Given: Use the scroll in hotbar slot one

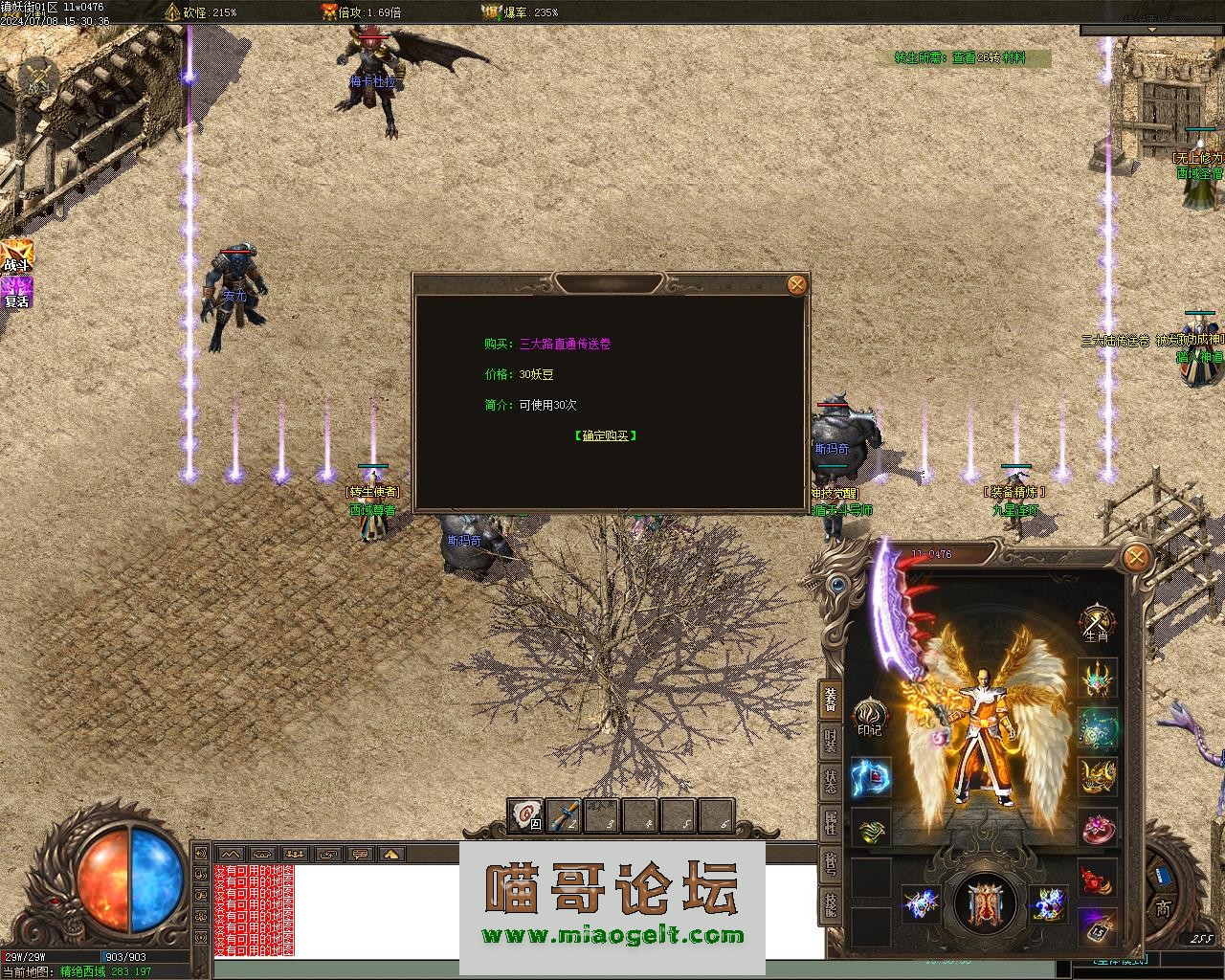Looking at the screenshot, I should (524, 815).
